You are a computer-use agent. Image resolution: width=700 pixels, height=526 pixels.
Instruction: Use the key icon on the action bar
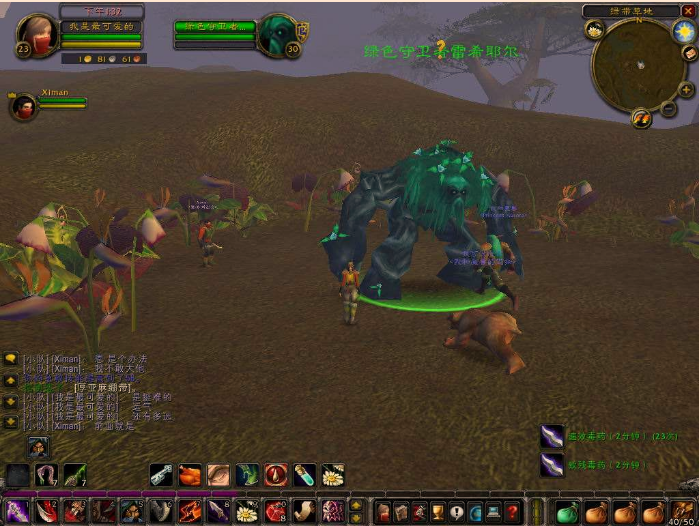click(x=161, y=475)
